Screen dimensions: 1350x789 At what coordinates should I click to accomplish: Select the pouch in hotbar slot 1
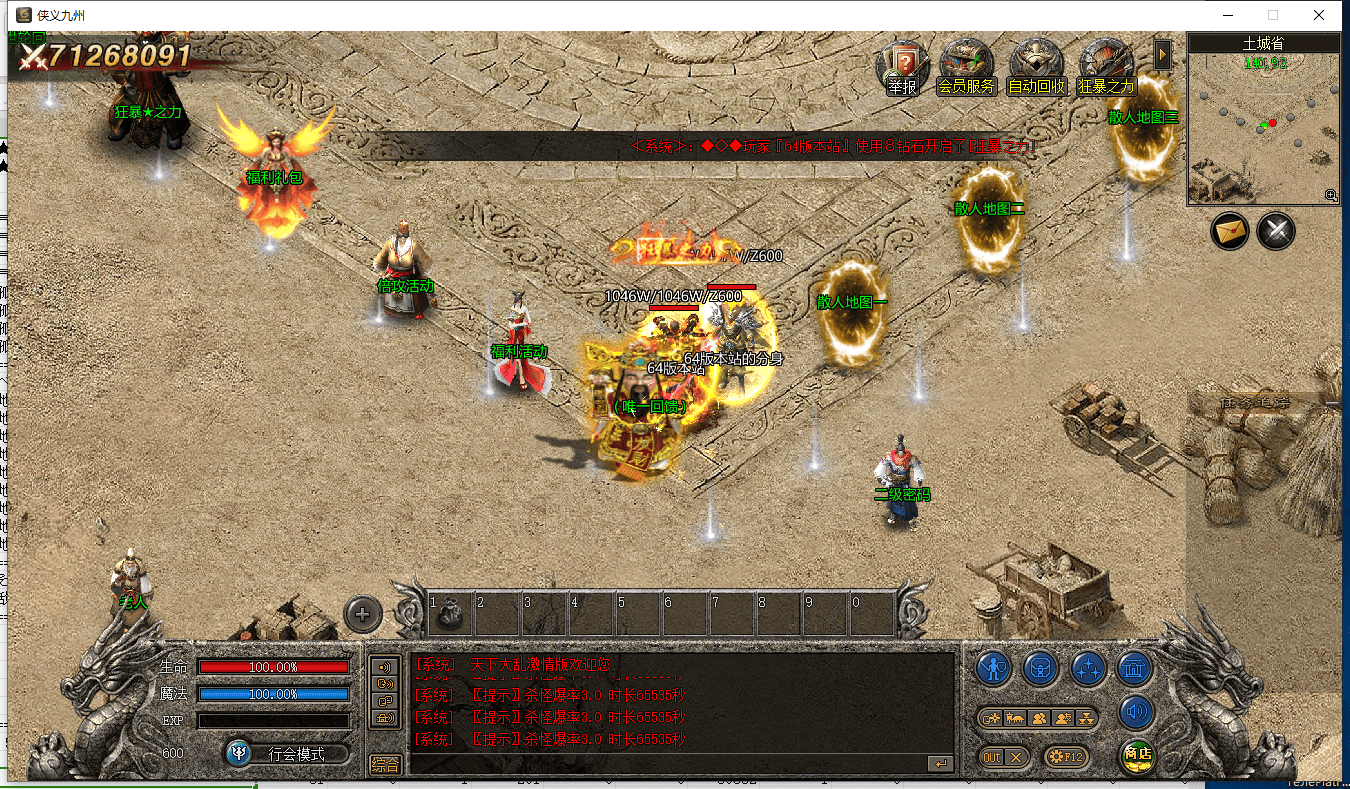point(447,611)
